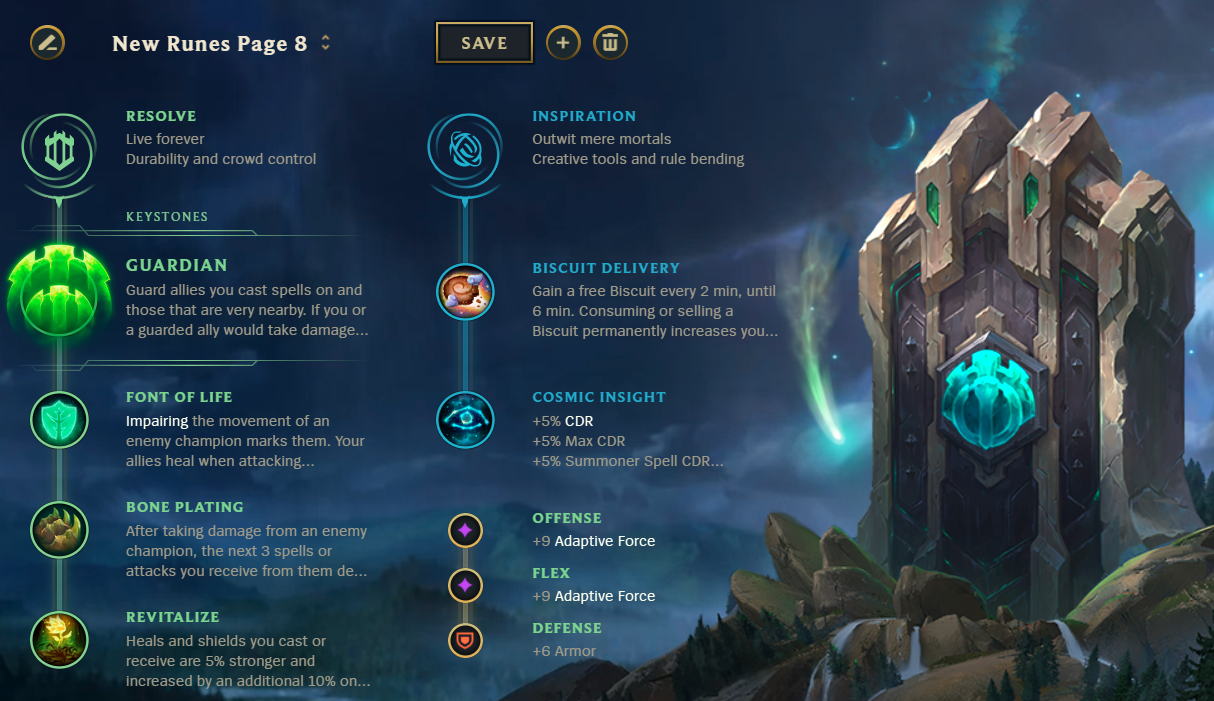Screen dimensions: 1214x701
Task: Select the Resolve primary path icon
Action: click(59, 150)
